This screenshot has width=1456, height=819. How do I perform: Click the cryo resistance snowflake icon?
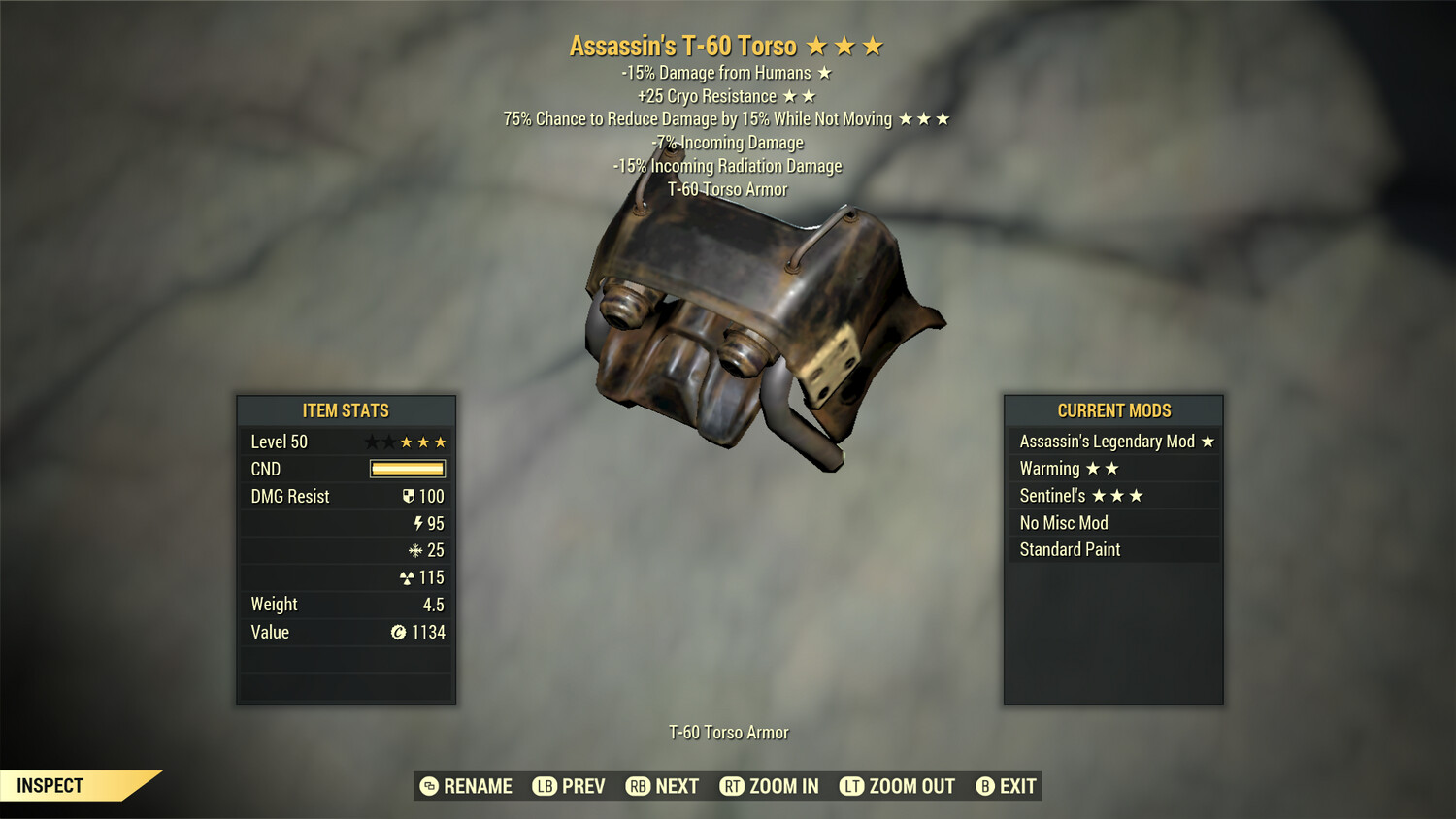417,550
